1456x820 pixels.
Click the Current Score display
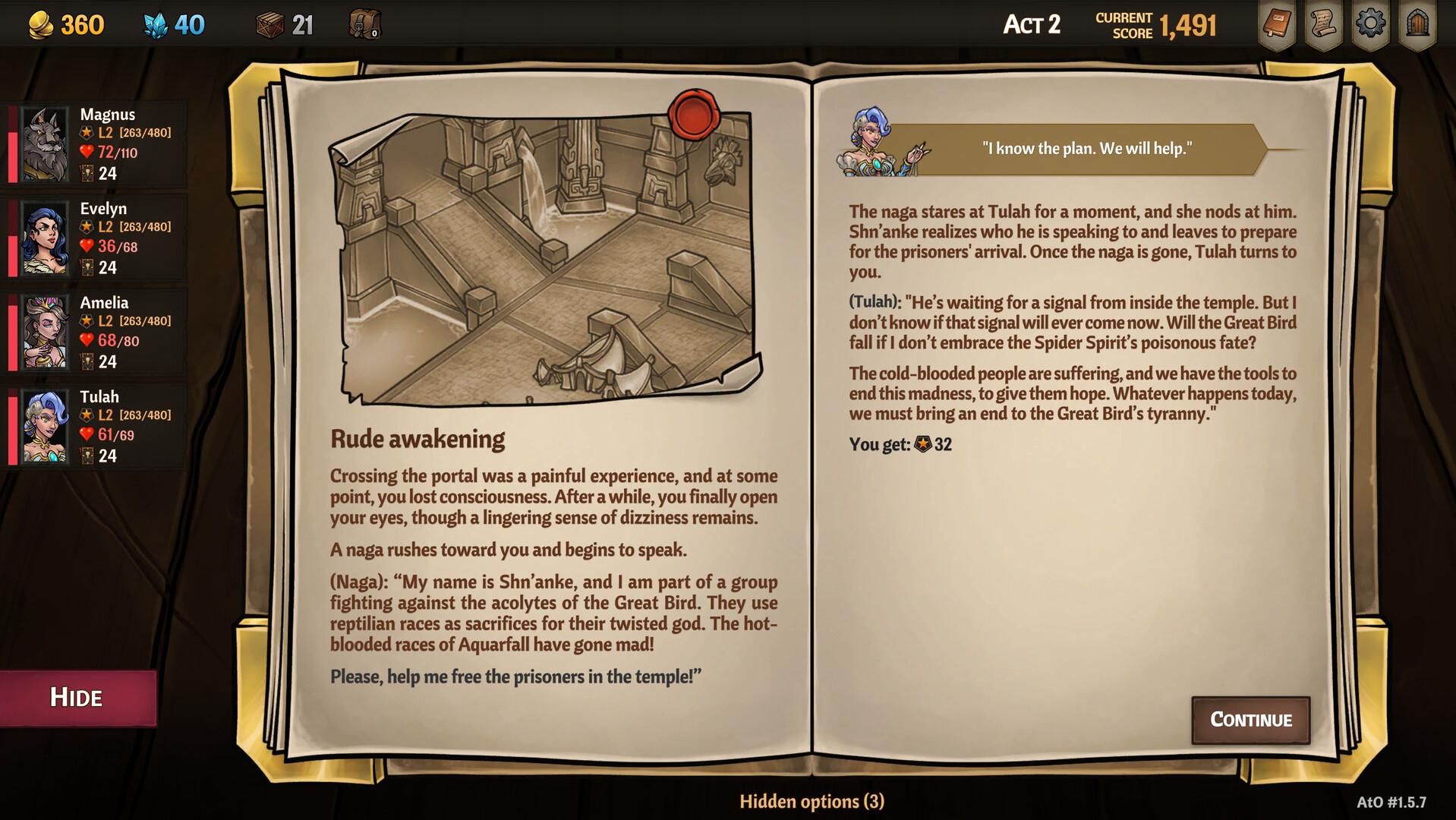1154,23
